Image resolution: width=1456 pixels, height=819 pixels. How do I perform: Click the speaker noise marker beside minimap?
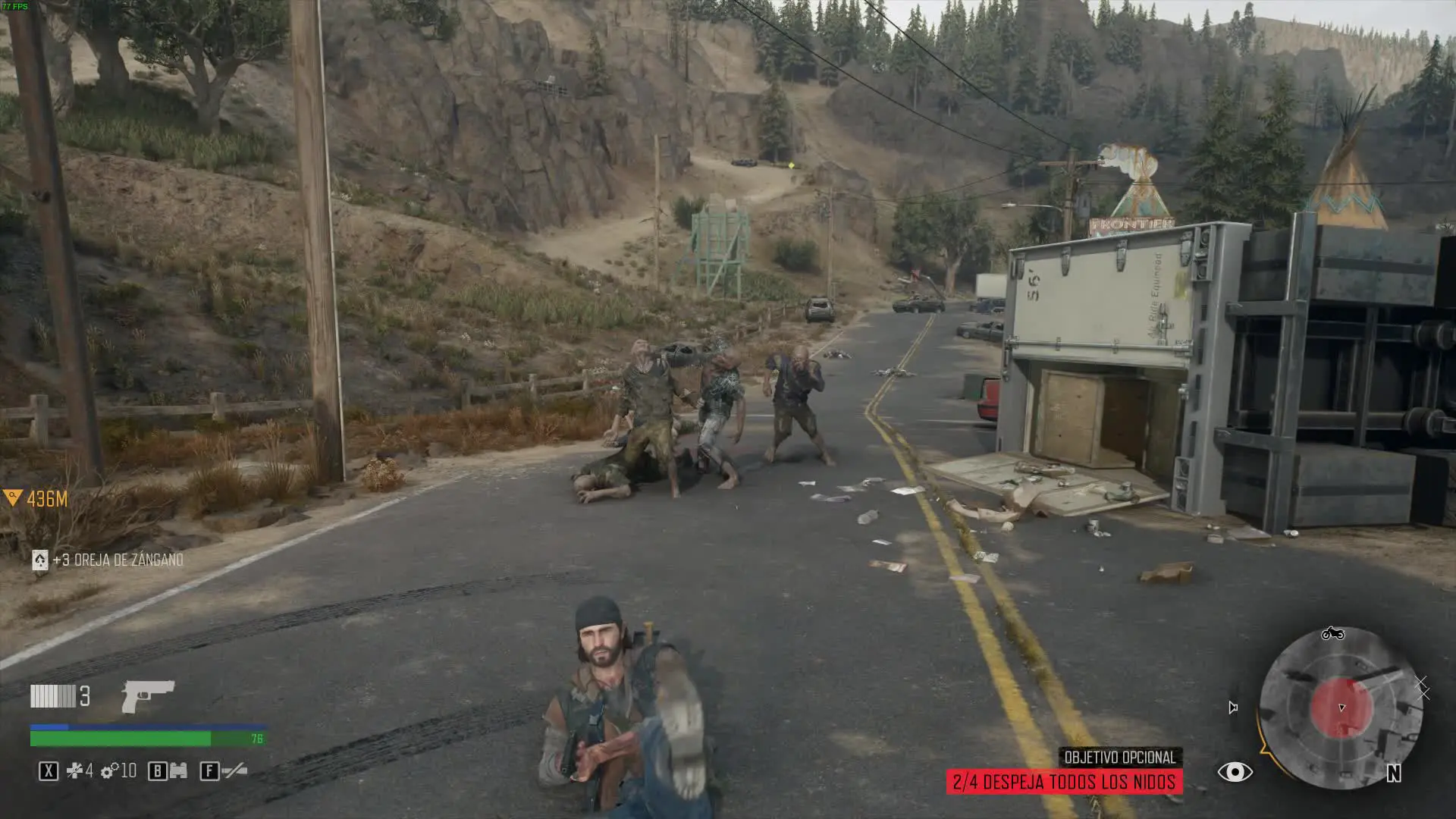[1233, 708]
